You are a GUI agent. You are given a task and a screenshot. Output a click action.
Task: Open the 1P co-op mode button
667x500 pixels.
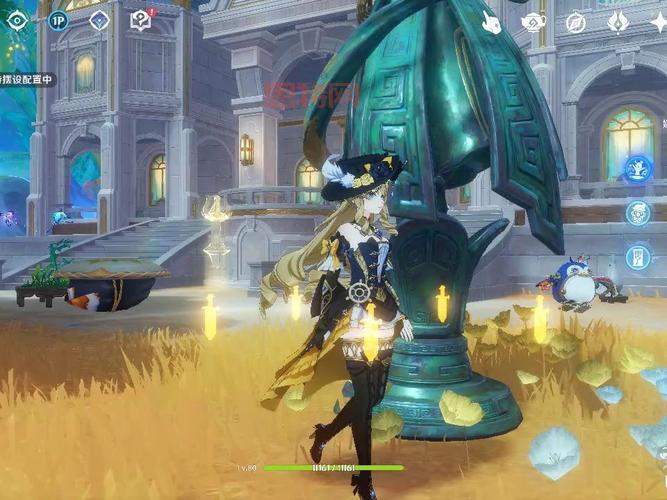point(58,20)
